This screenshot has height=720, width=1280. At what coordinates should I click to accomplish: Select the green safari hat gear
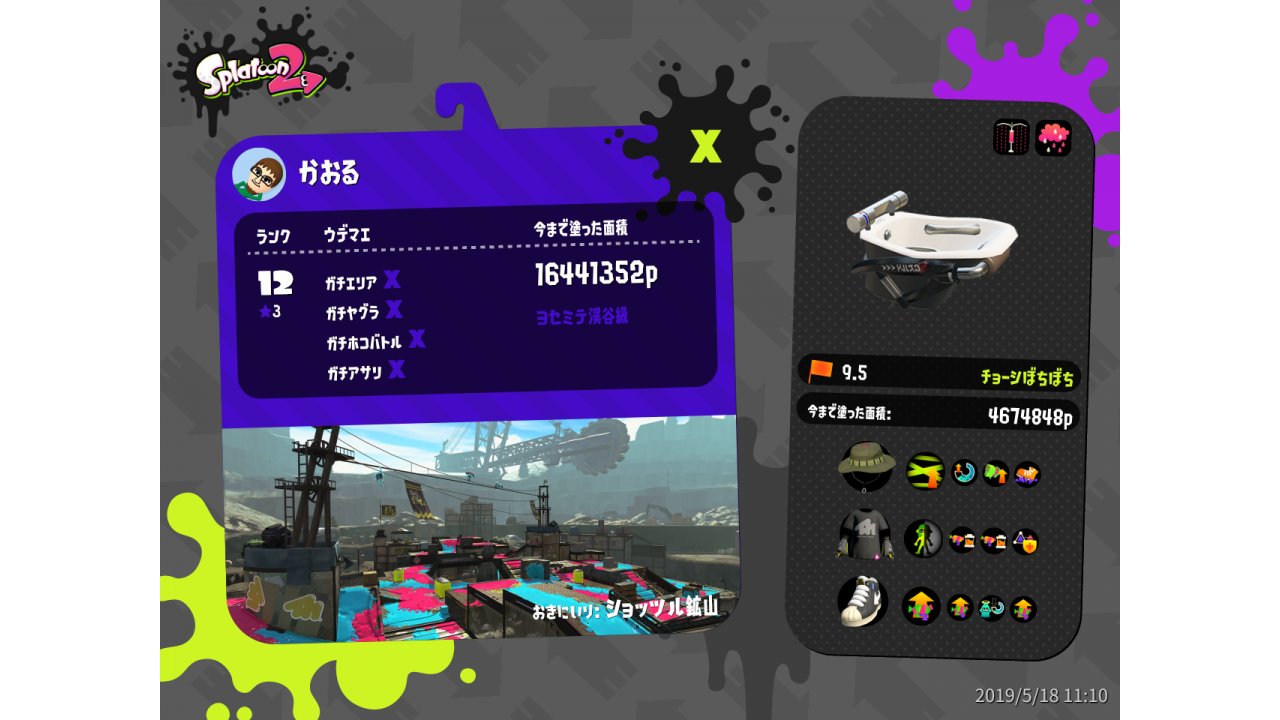click(x=865, y=465)
